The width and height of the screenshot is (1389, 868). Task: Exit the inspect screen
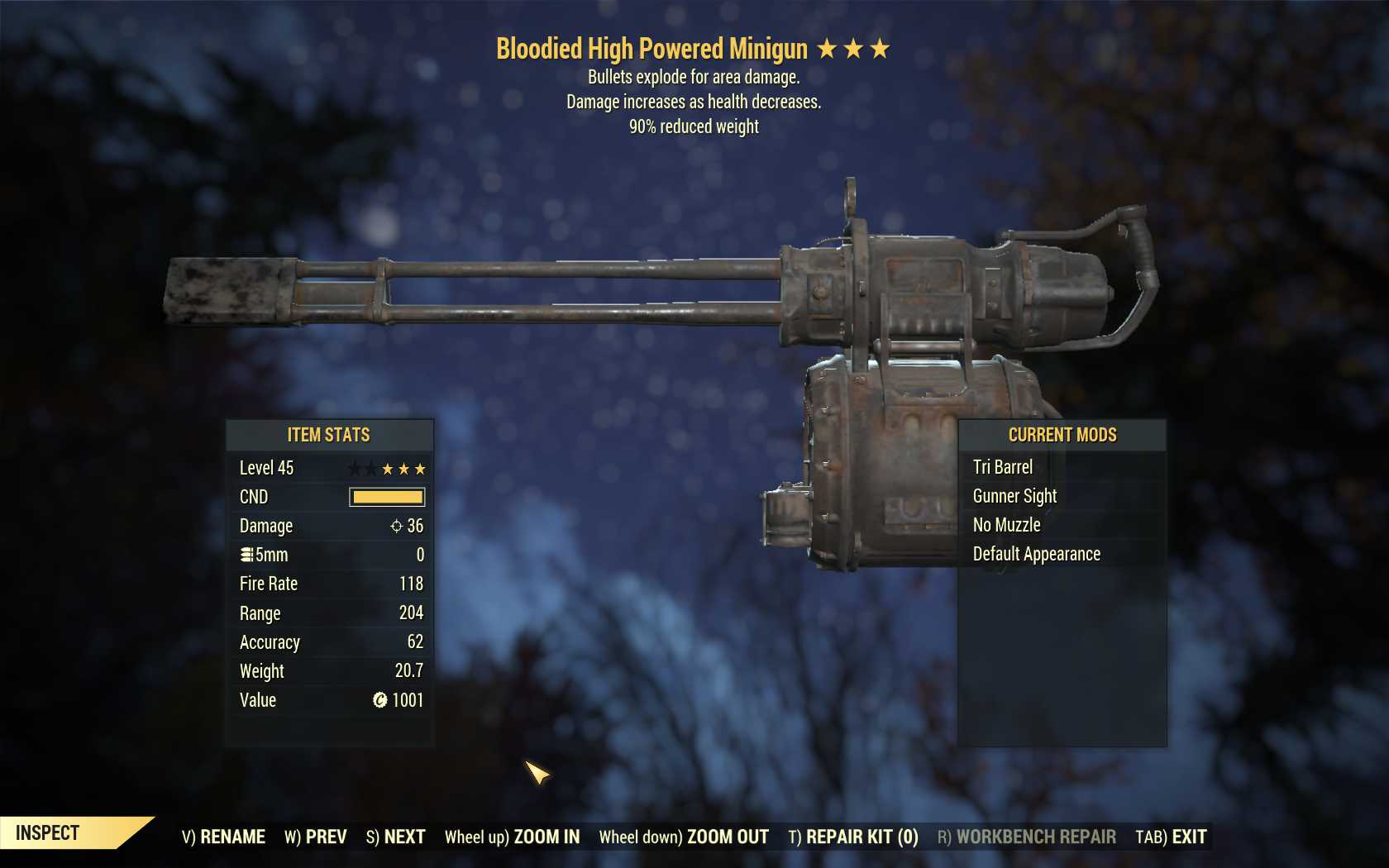point(1171,837)
